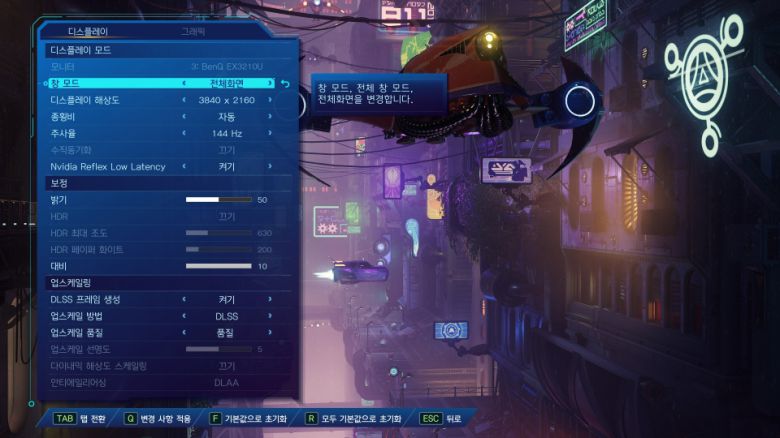Decrease 주사율 with the left arrow
Image resolution: width=780 pixels, height=438 pixels.
(x=184, y=133)
